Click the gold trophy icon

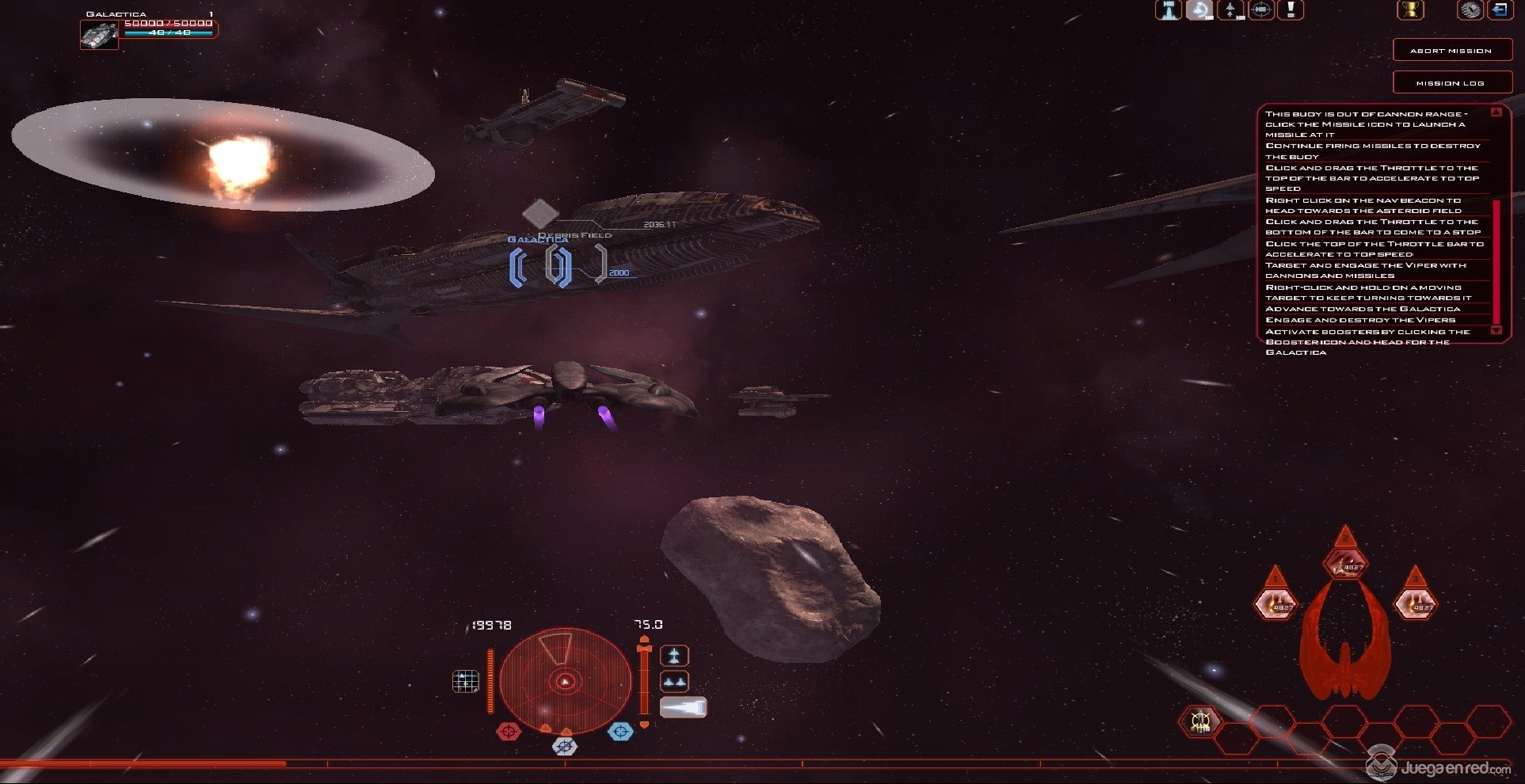click(x=1410, y=10)
